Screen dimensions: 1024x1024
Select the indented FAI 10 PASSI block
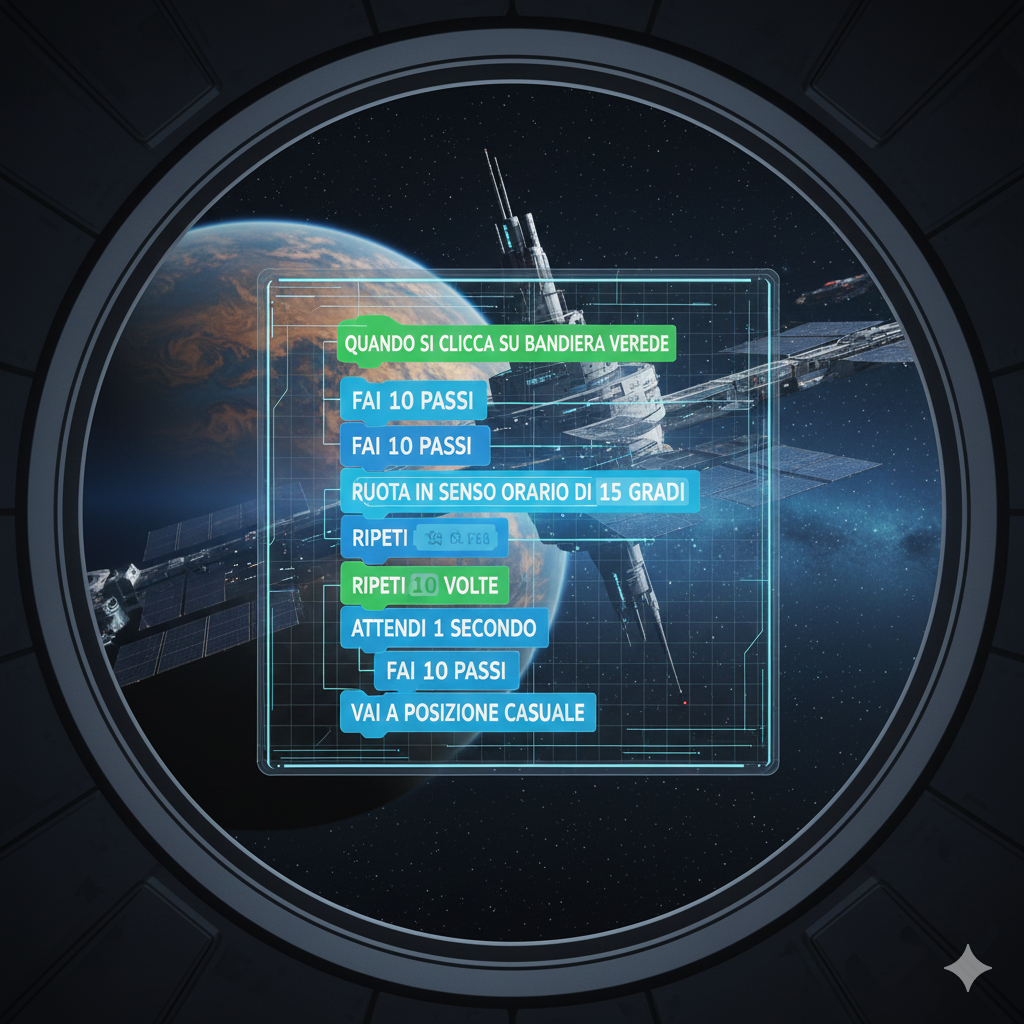coord(445,670)
